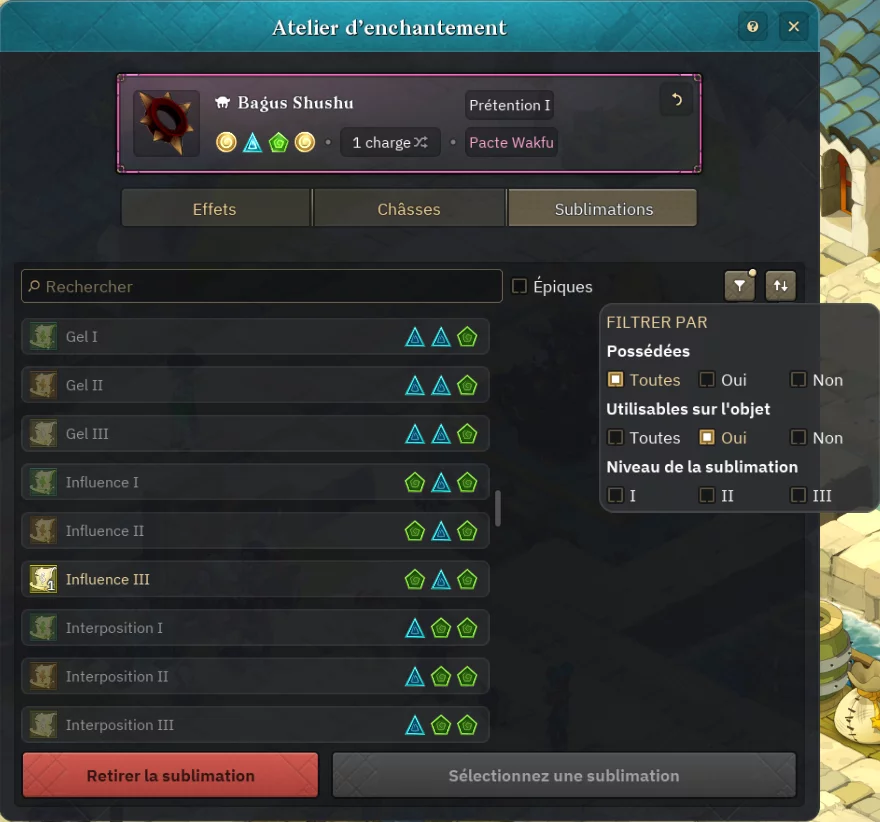Screen dimensions: 880x822
Task: Open the Sublimations tab
Action: click(603, 209)
